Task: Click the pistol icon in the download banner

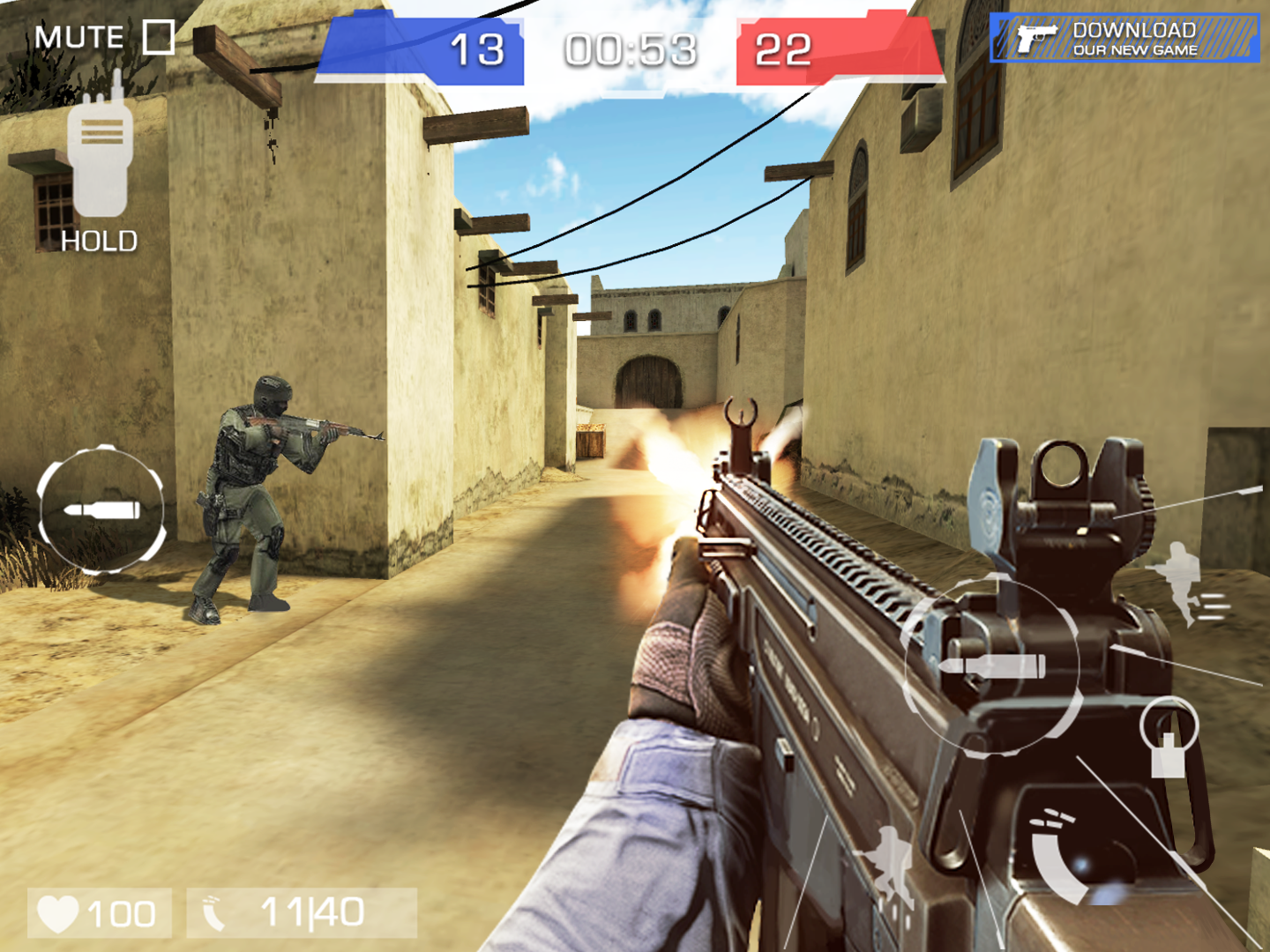Action: [x=1038, y=37]
